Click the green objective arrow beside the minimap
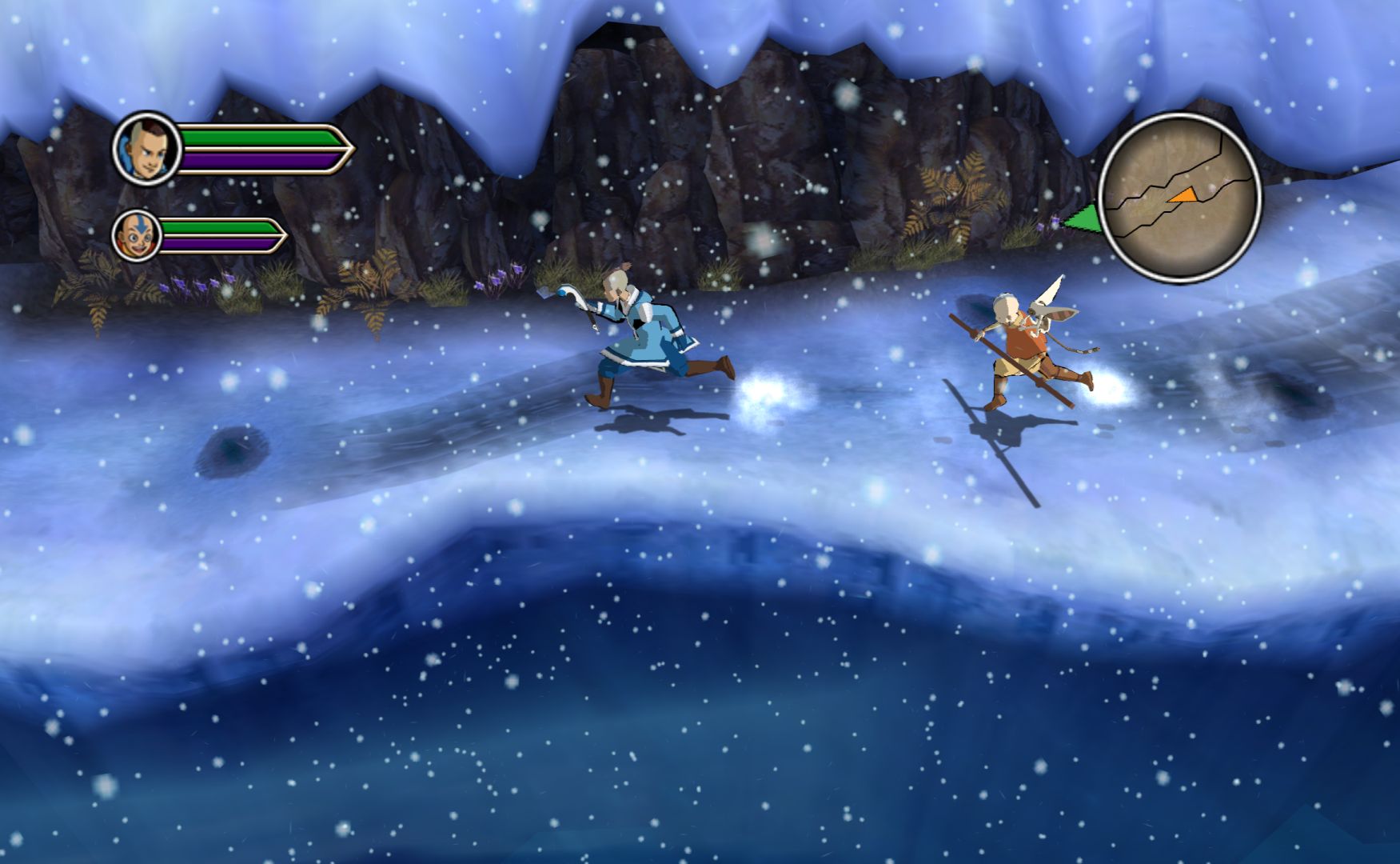The image size is (1400, 864). pyautogui.click(x=1082, y=218)
